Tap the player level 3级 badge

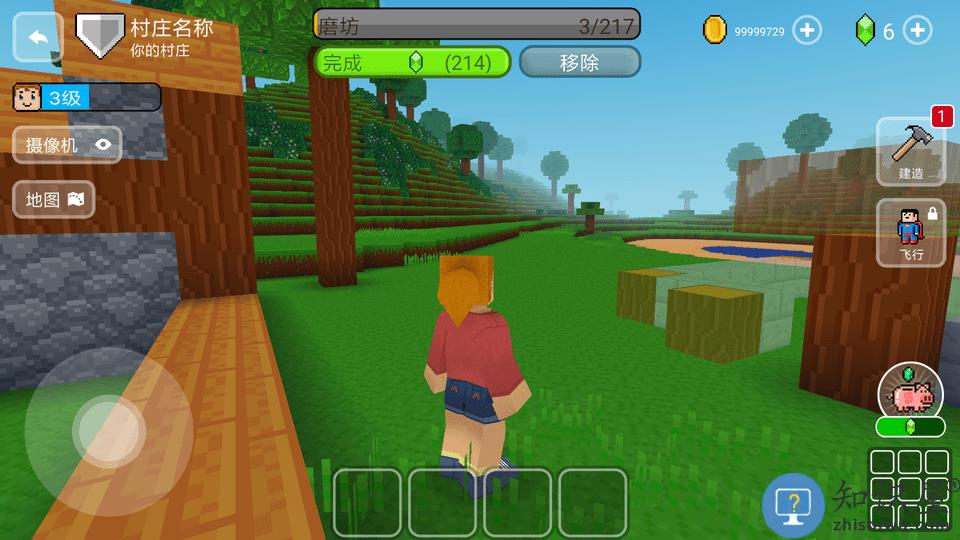85,97
